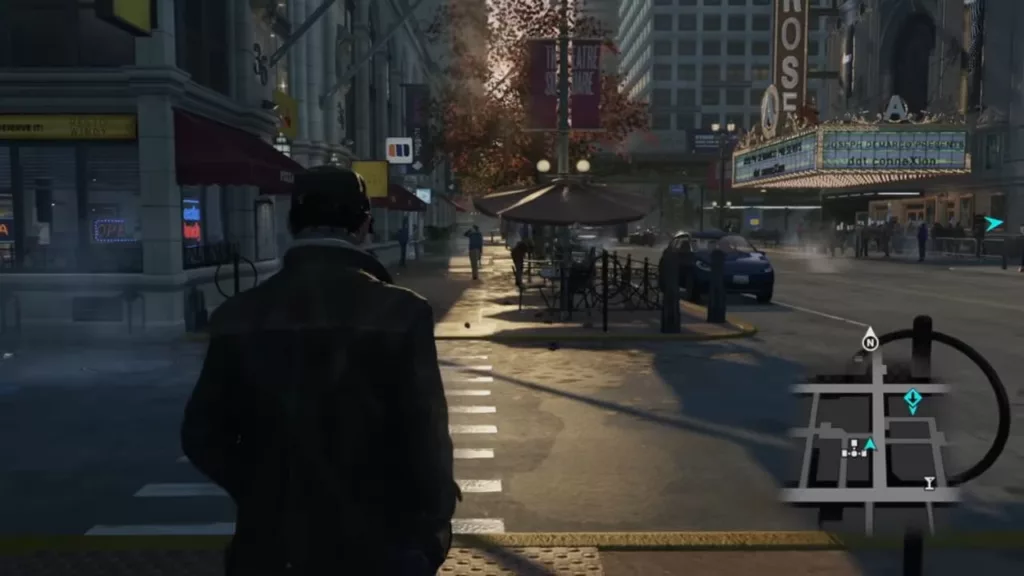Click the cyan off-screen waypoint arrow

993,224
